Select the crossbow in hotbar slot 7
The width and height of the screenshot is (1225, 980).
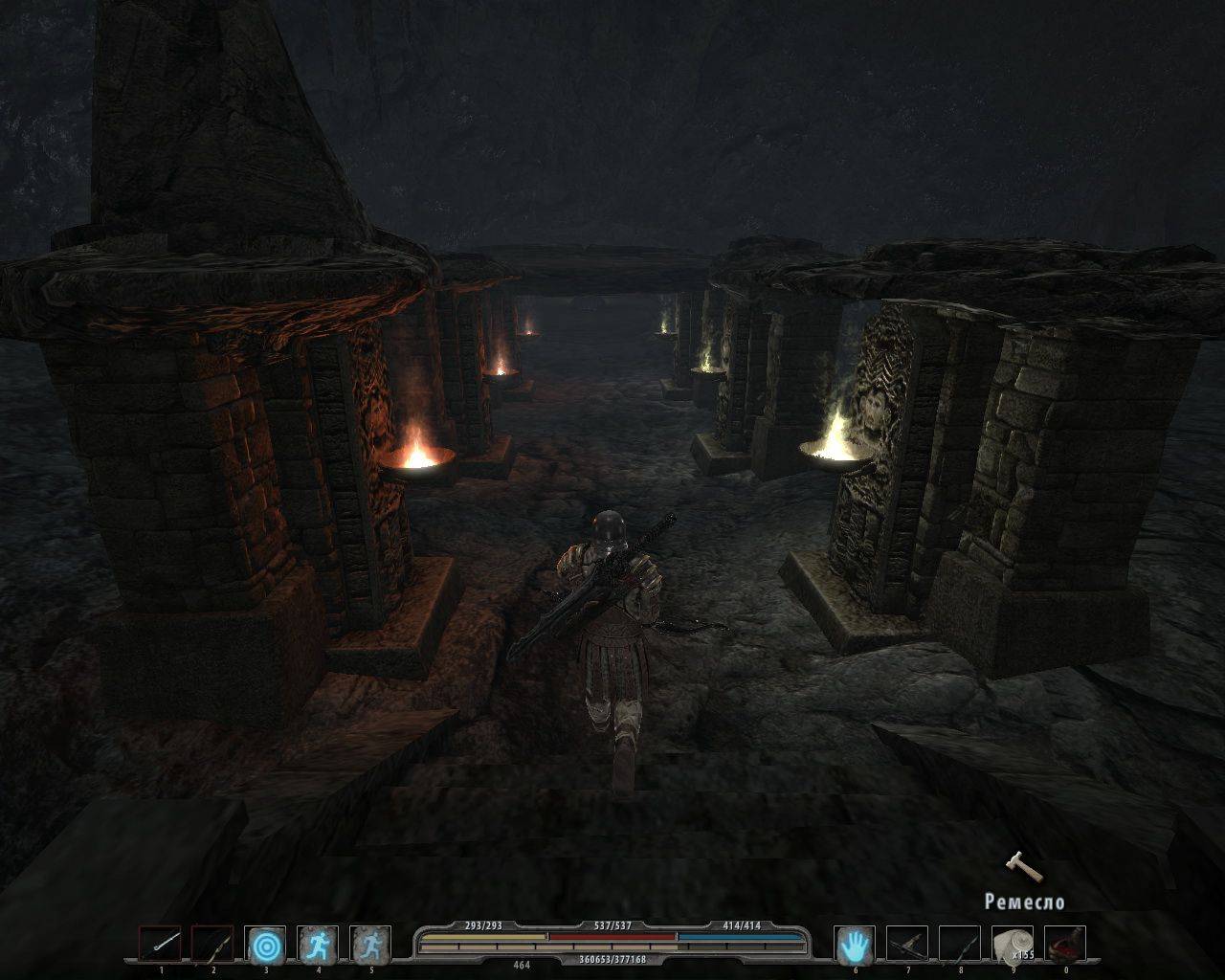pyautogui.click(x=907, y=945)
